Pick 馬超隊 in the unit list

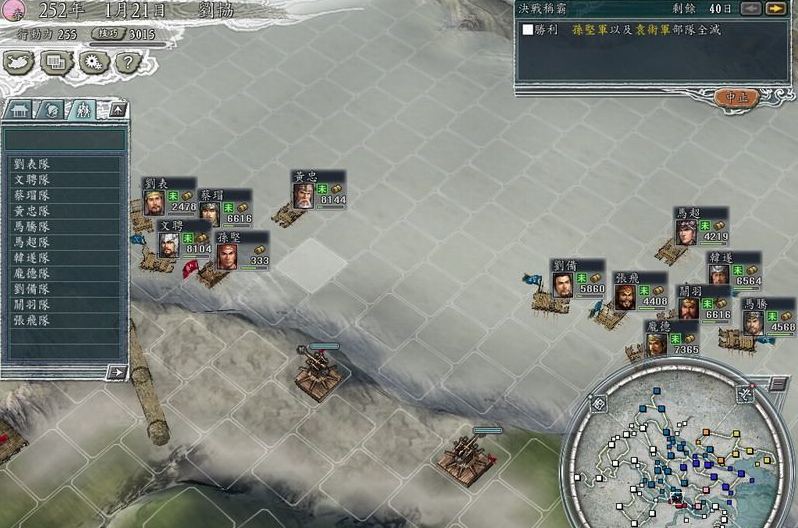point(33,242)
